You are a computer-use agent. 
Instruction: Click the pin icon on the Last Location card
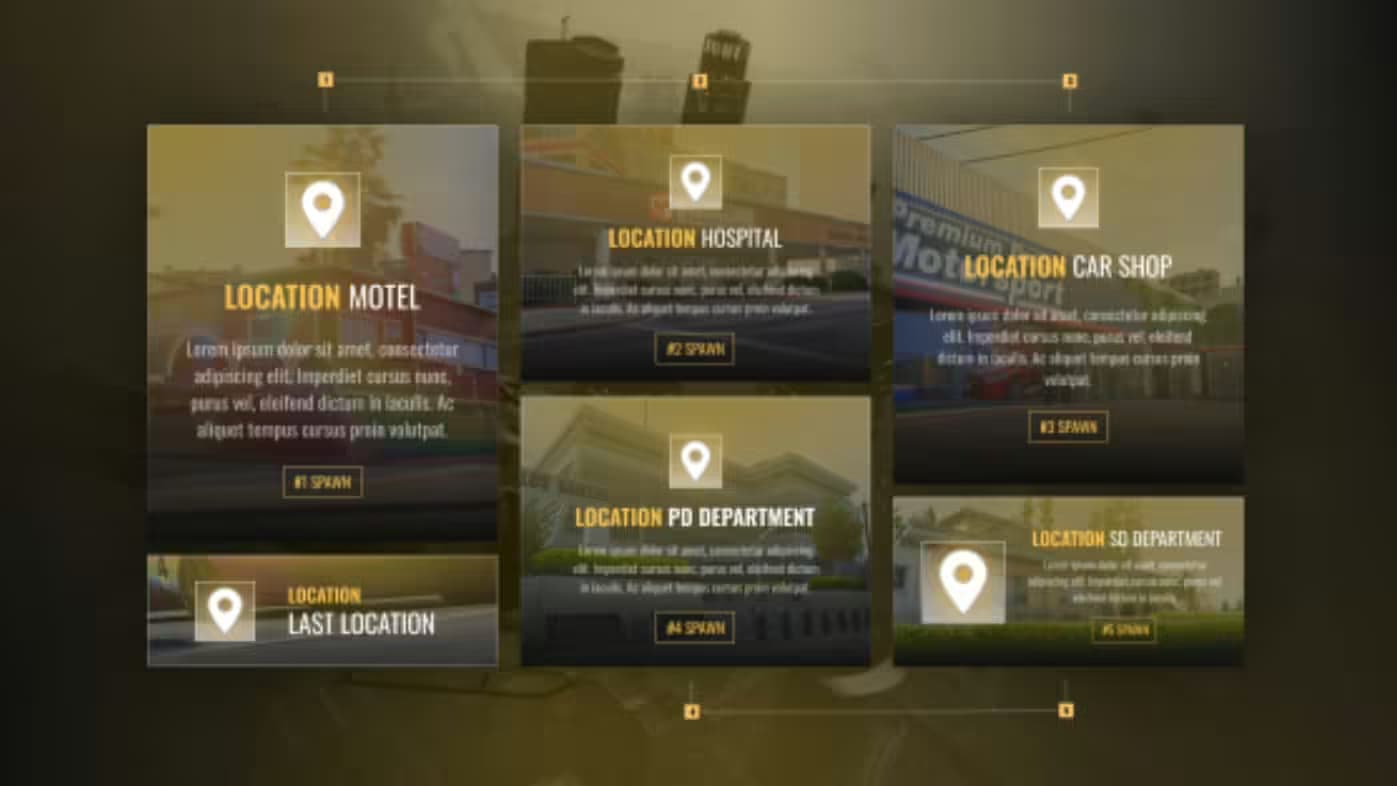coord(224,611)
